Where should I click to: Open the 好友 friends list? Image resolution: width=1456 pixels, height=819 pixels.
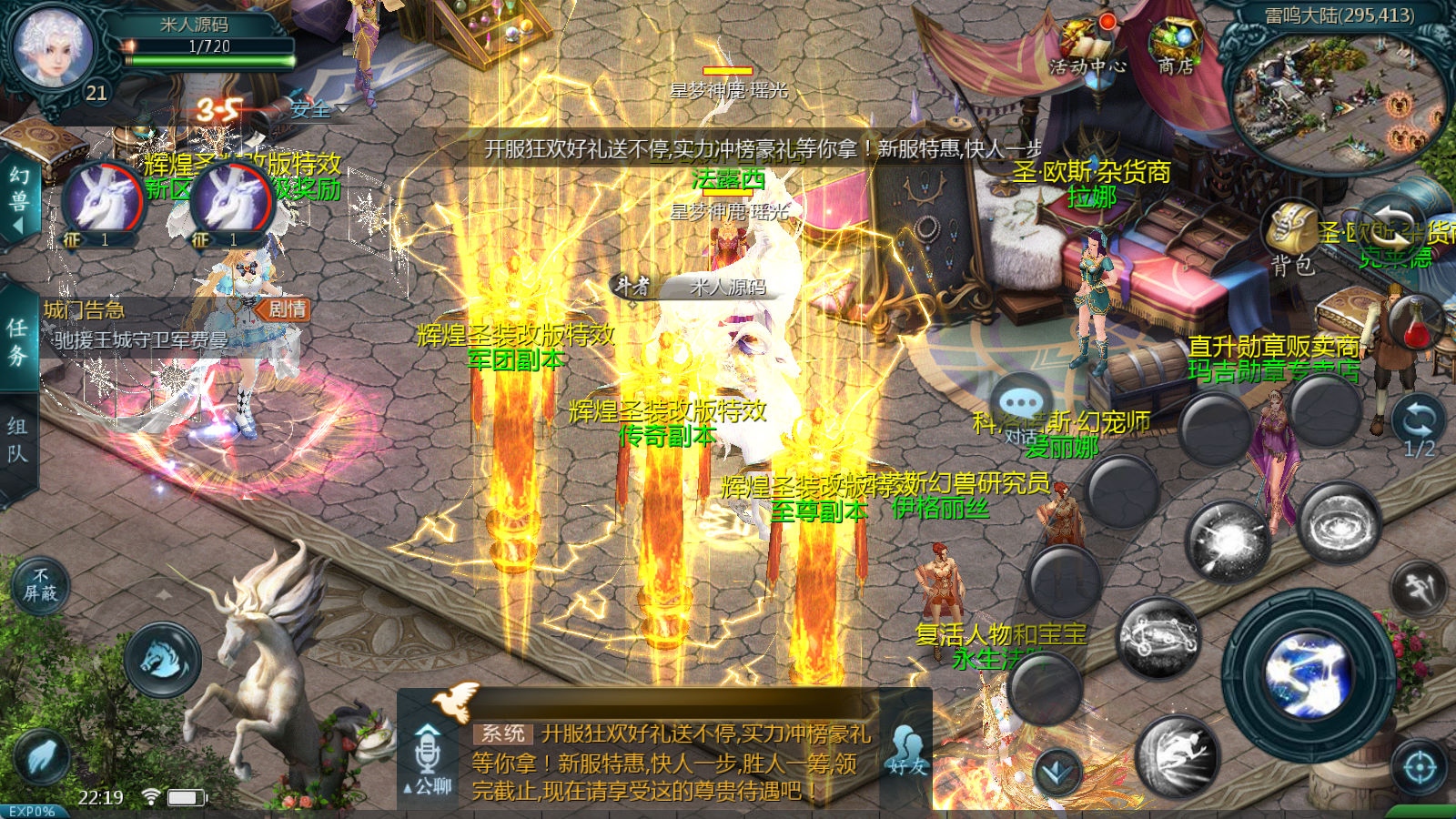pyautogui.click(x=907, y=751)
